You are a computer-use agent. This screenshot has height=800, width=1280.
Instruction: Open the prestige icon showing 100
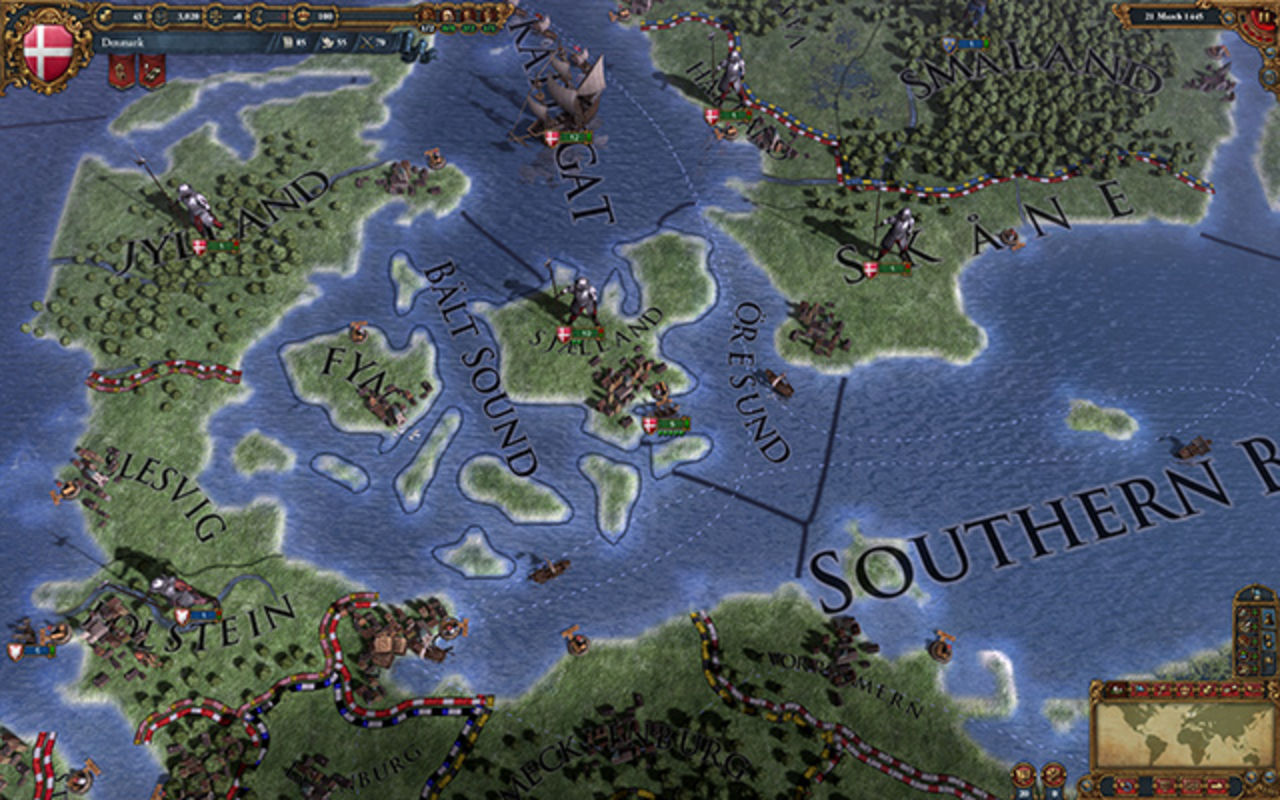(x=301, y=16)
